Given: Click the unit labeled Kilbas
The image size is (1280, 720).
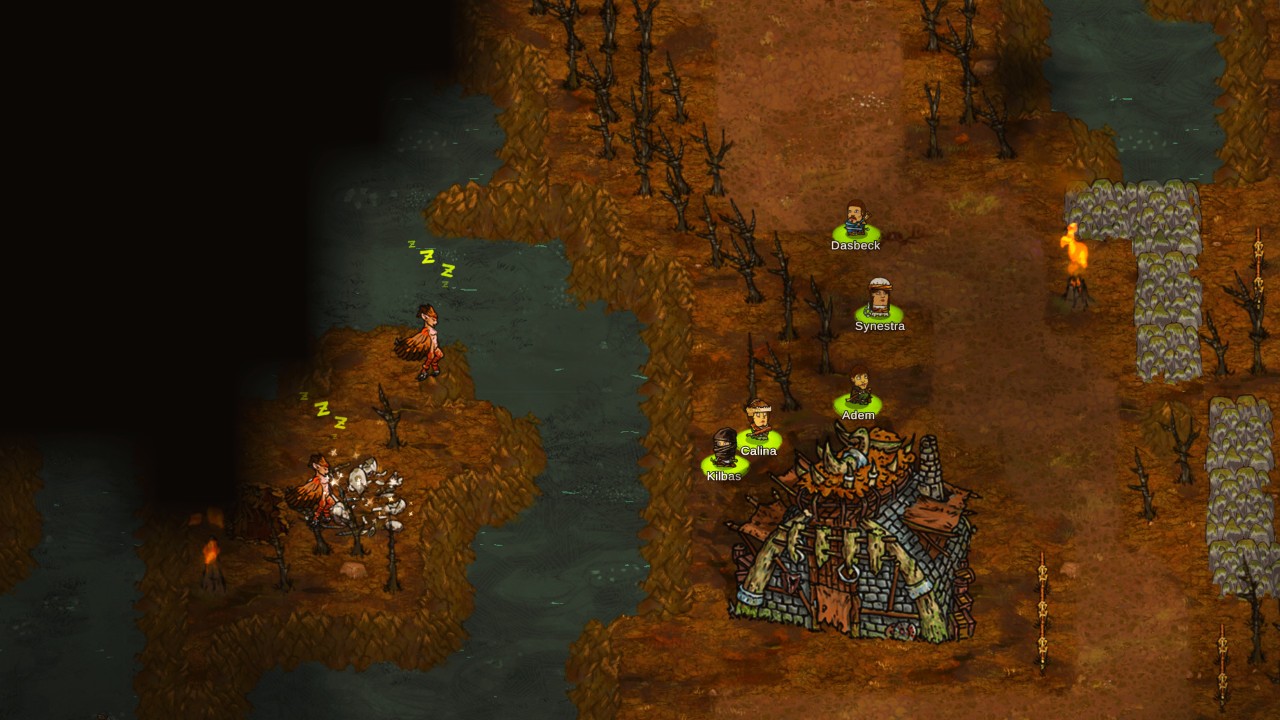Looking at the screenshot, I should (x=724, y=449).
